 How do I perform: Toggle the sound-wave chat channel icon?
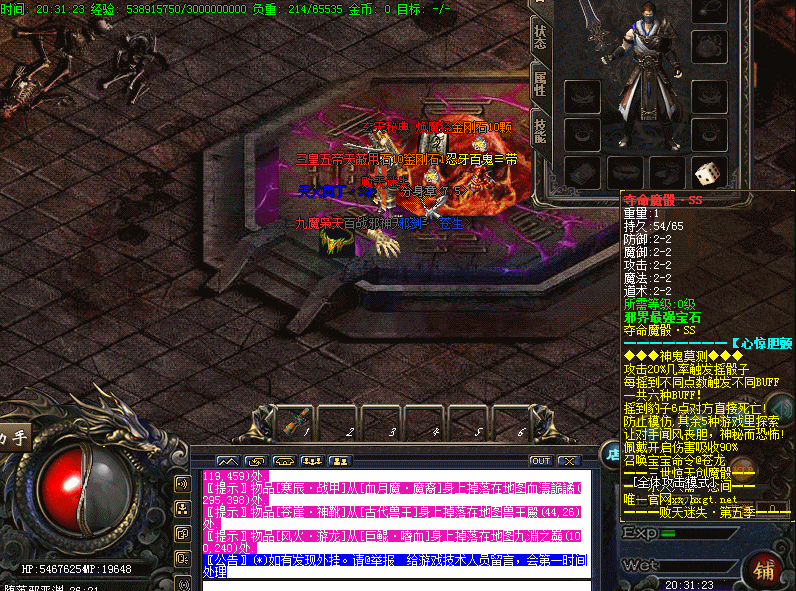tap(183, 484)
